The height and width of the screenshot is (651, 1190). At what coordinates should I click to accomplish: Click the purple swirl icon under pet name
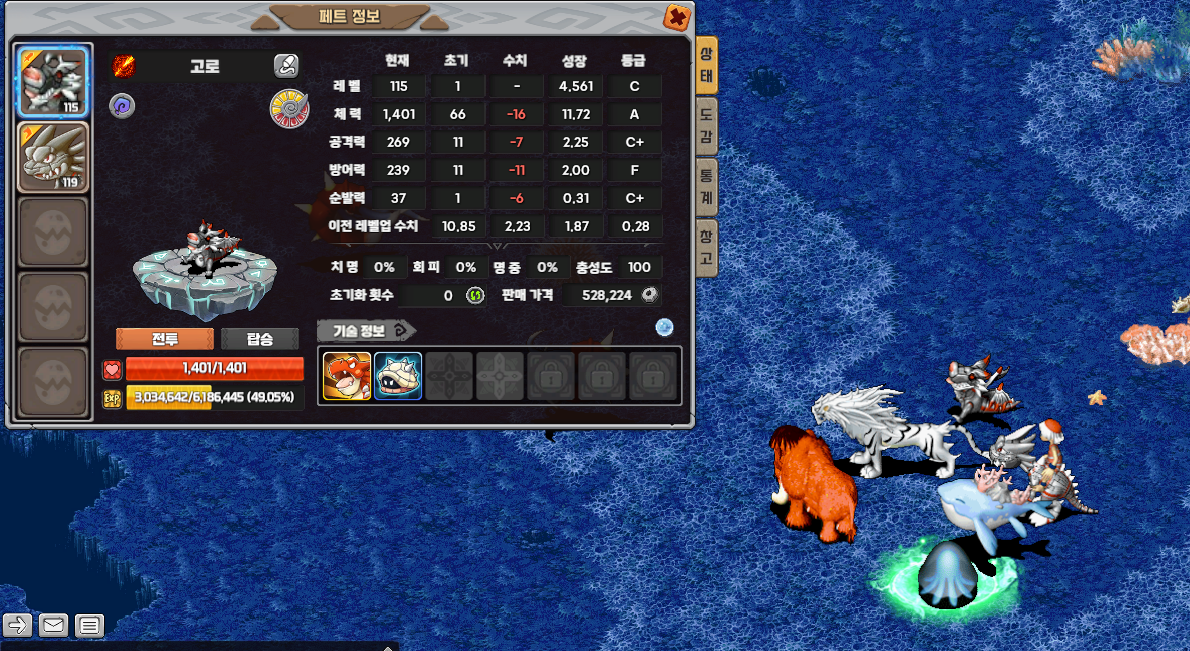coord(122,106)
